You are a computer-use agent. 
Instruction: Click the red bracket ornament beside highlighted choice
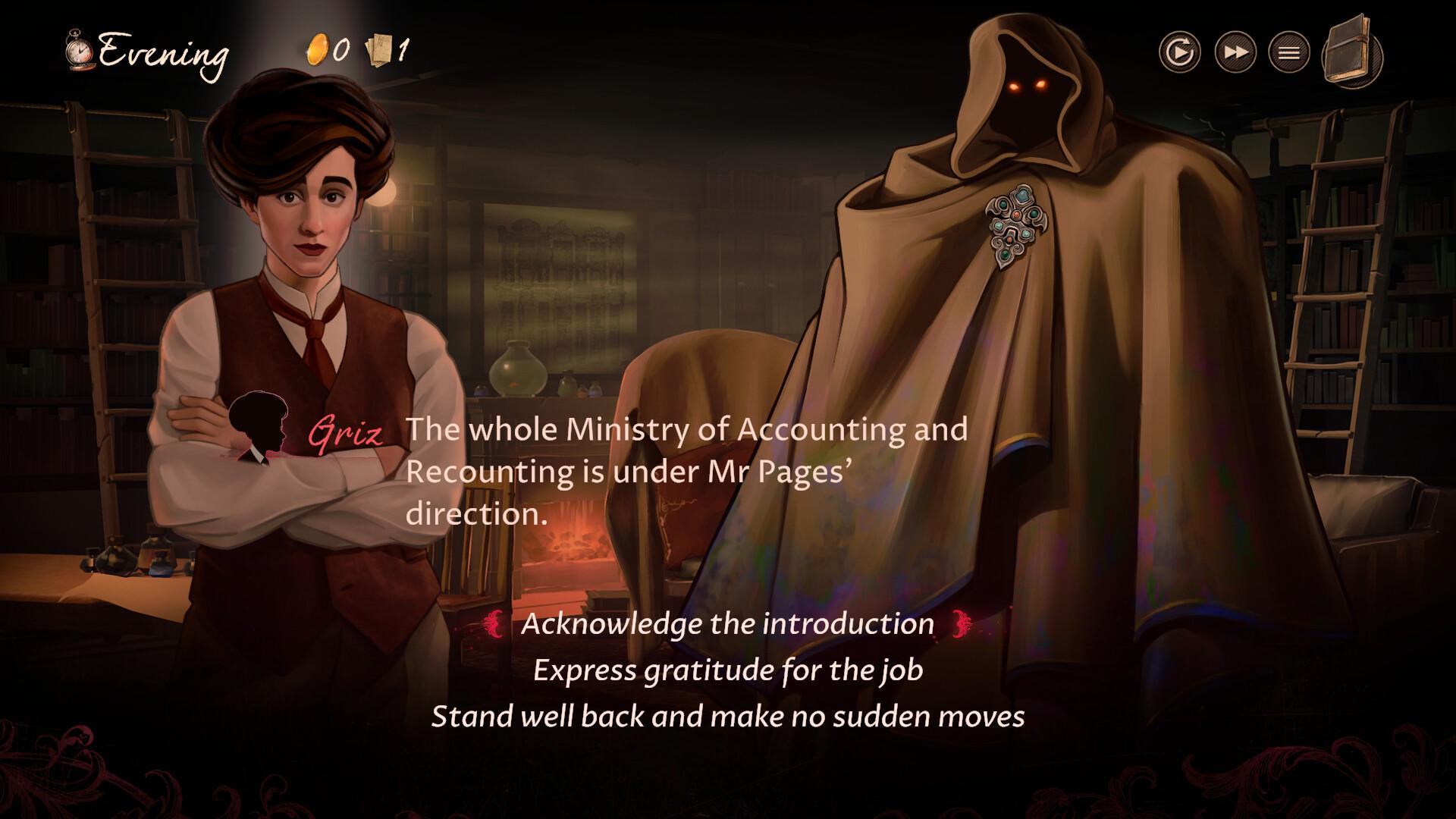[495, 626]
